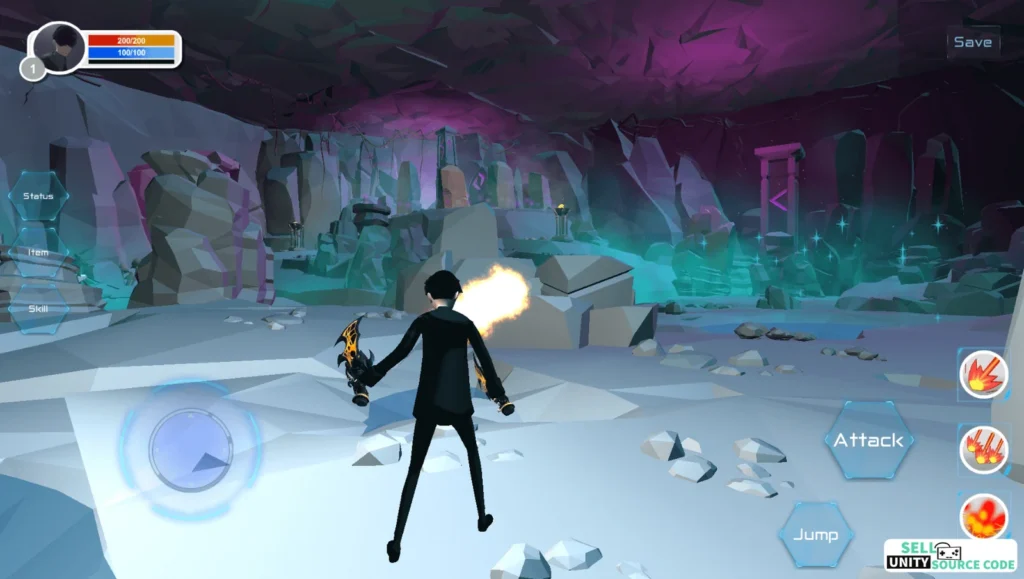
Task: Activate the fire explosion skill
Action: [x=983, y=517]
